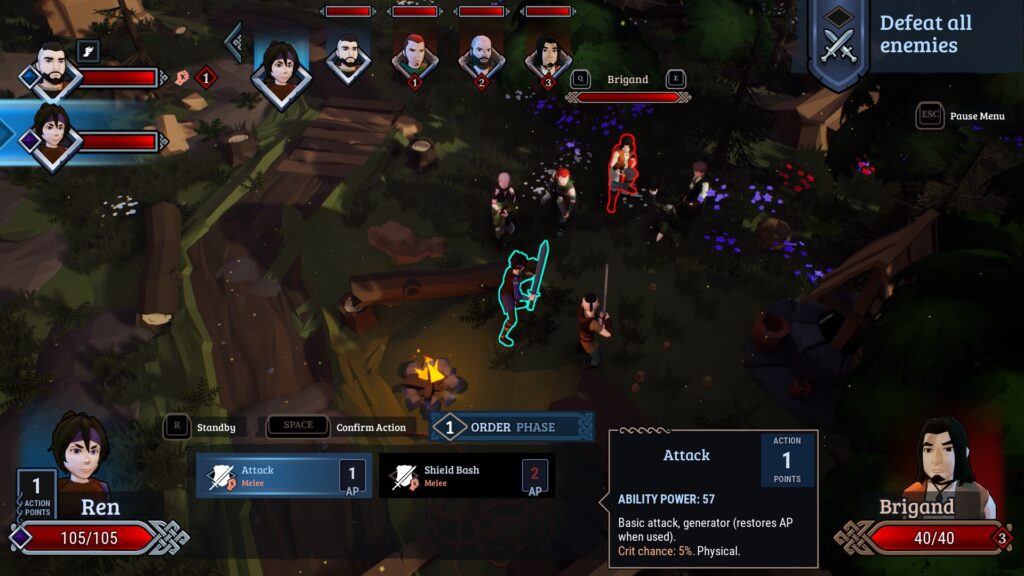Viewport: 1024px width, 576px height.
Task: Pick the red-haired enemy marked 1 in turn order
Action: click(414, 58)
